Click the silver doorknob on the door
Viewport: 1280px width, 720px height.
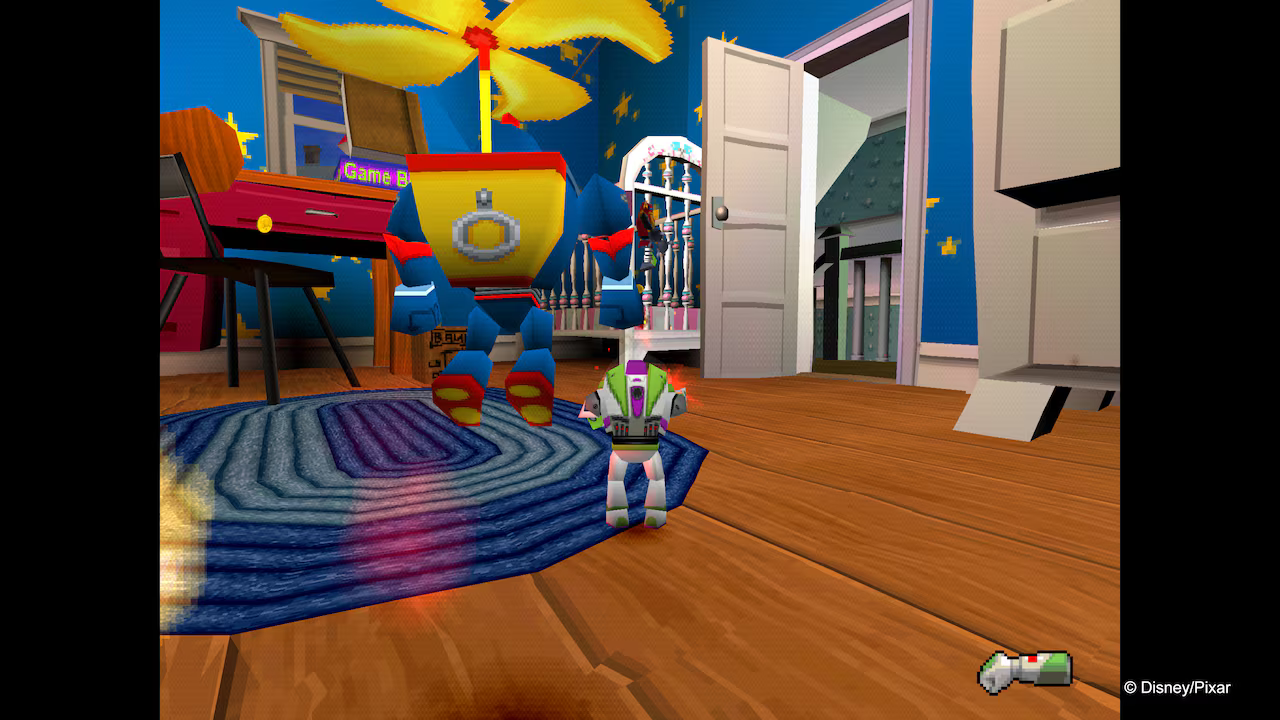point(722,211)
